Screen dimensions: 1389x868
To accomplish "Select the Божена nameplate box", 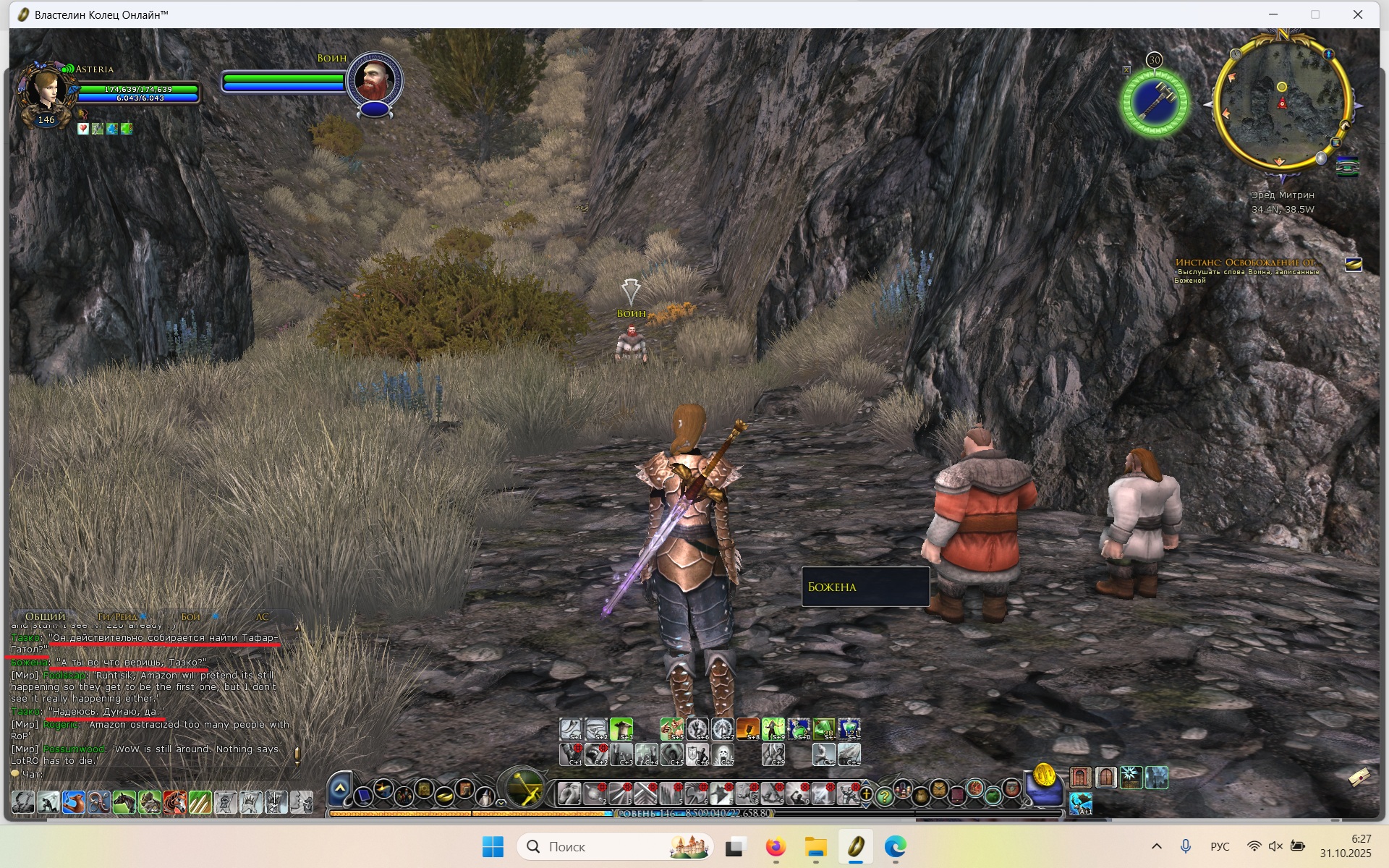I will point(865,587).
